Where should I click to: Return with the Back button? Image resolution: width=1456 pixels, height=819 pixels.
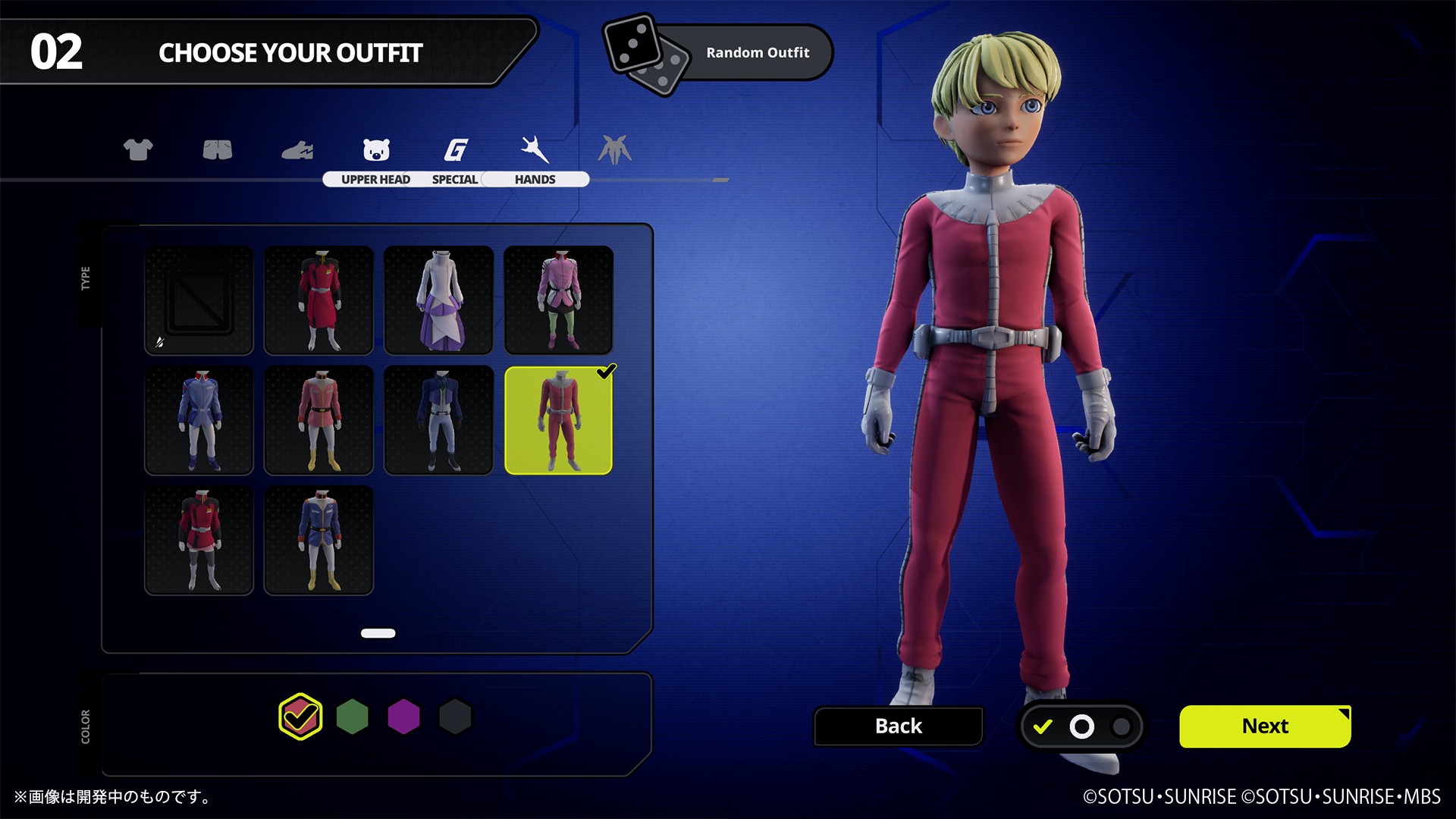pyautogui.click(x=898, y=726)
